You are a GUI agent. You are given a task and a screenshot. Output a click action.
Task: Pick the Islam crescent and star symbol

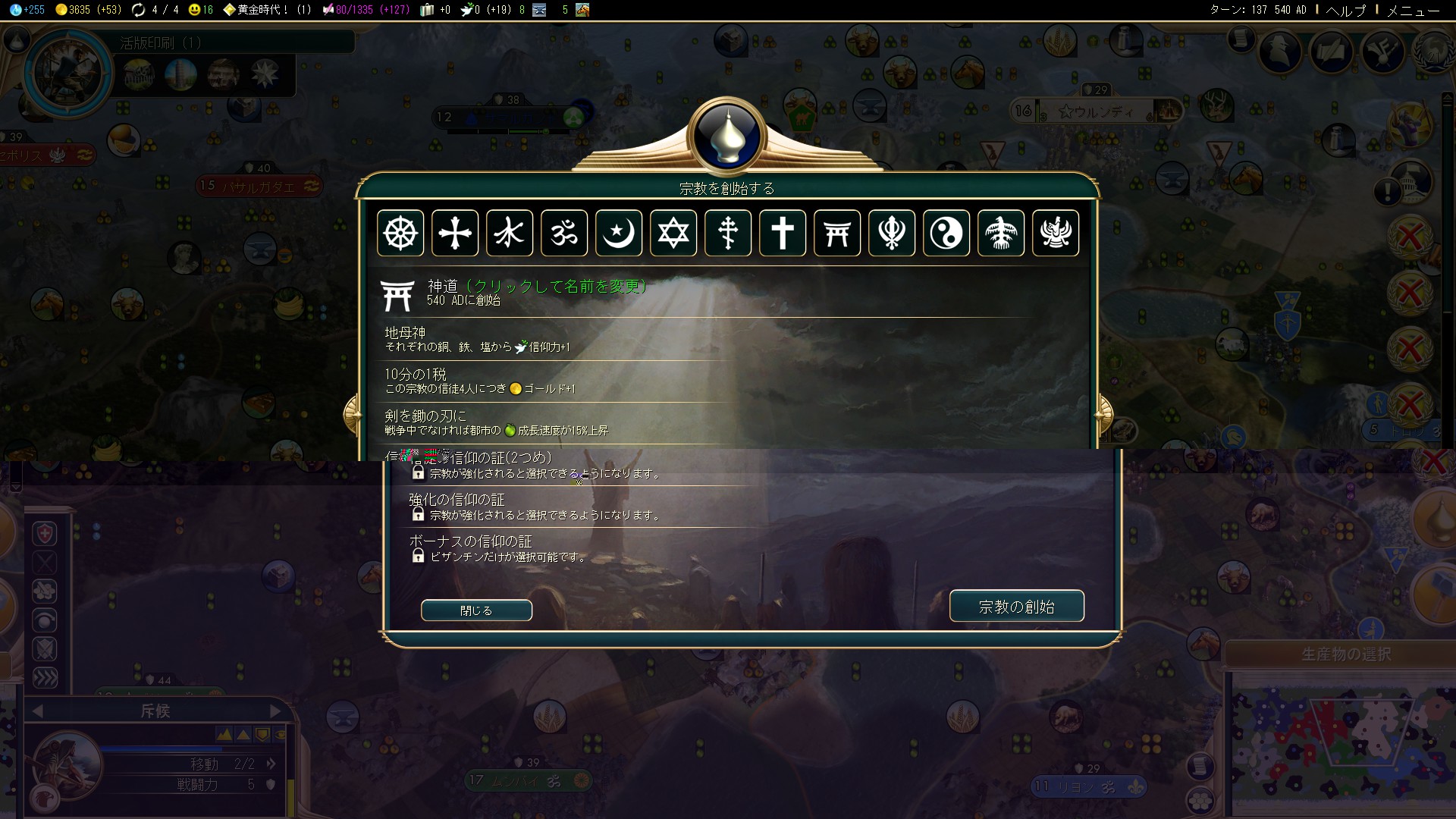click(x=619, y=233)
